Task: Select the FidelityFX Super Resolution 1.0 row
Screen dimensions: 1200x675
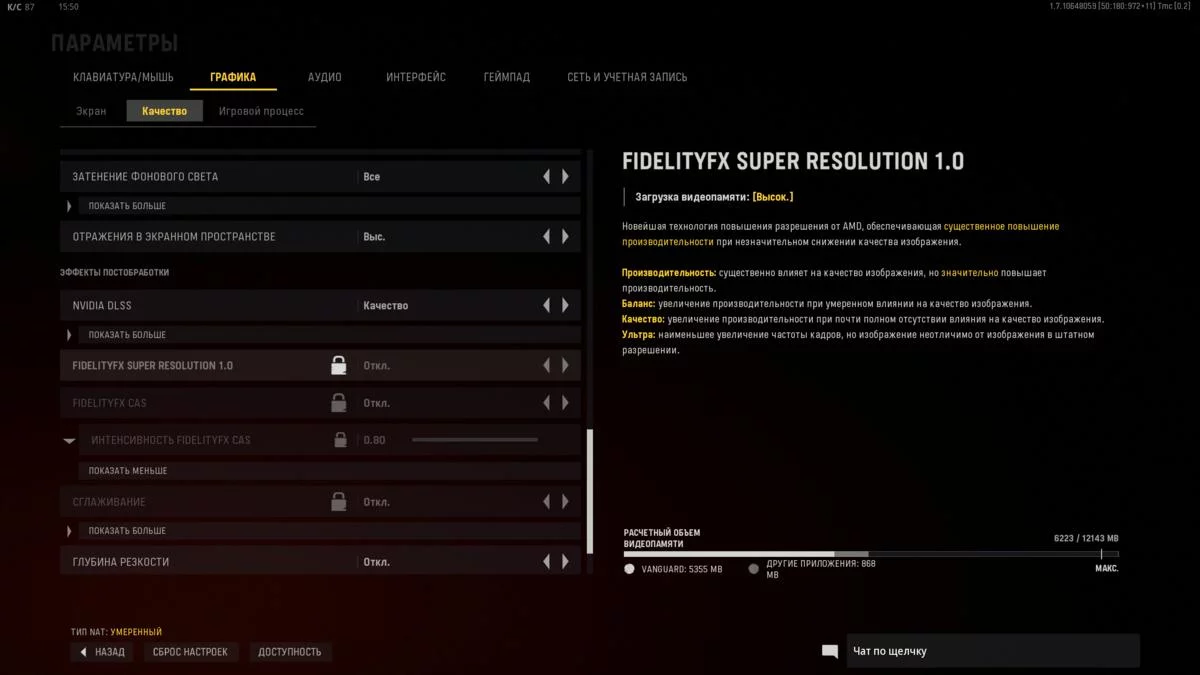Action: [x=200, y=365]
